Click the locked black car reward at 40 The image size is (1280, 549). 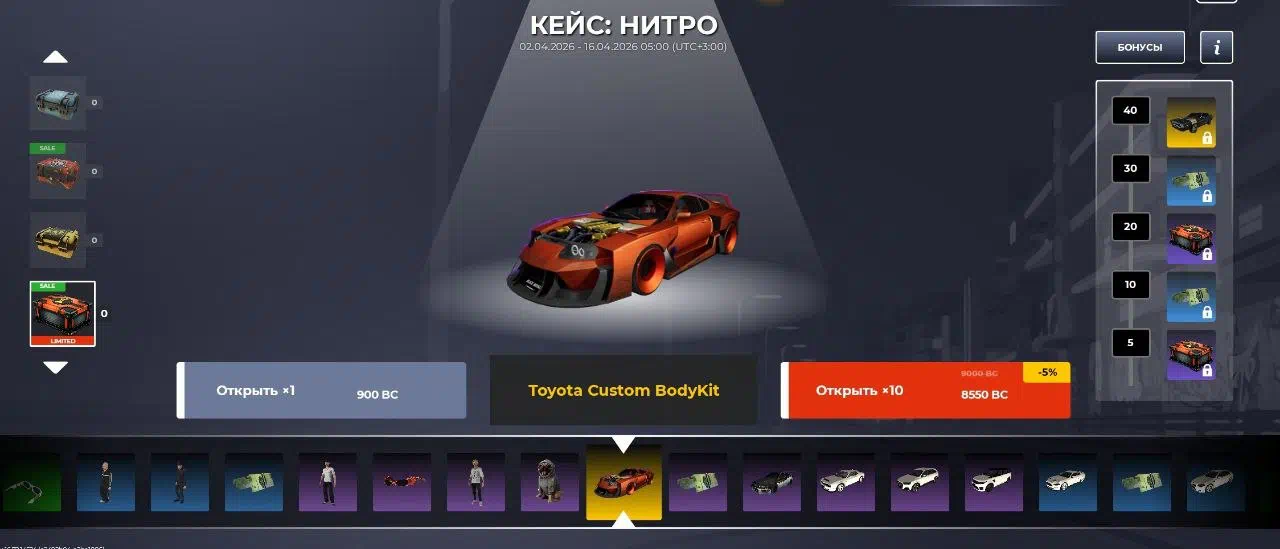click(1191, 123)
